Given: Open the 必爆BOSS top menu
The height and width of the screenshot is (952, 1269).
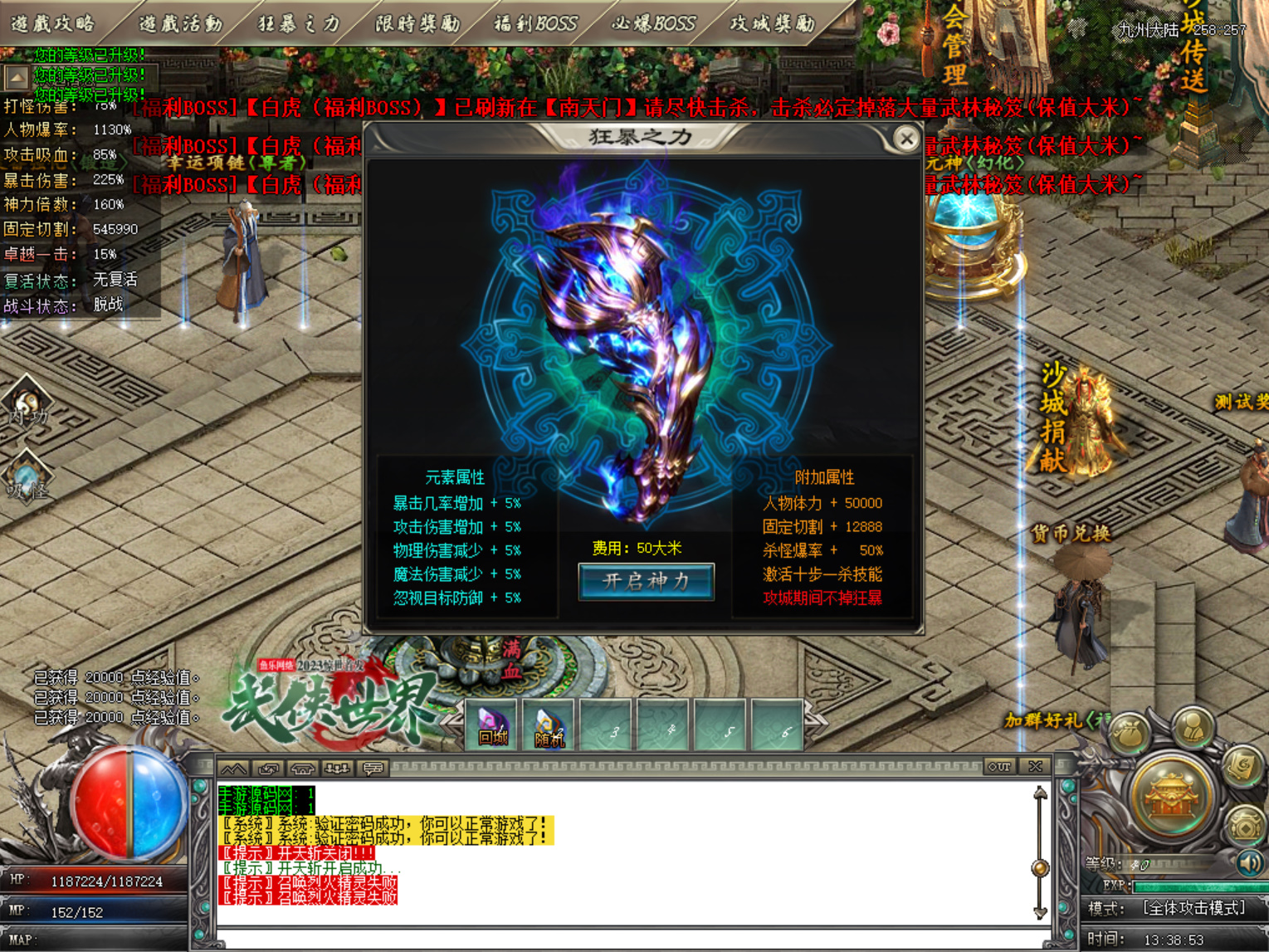Looking at the screenshot, I should coord(654,22).
